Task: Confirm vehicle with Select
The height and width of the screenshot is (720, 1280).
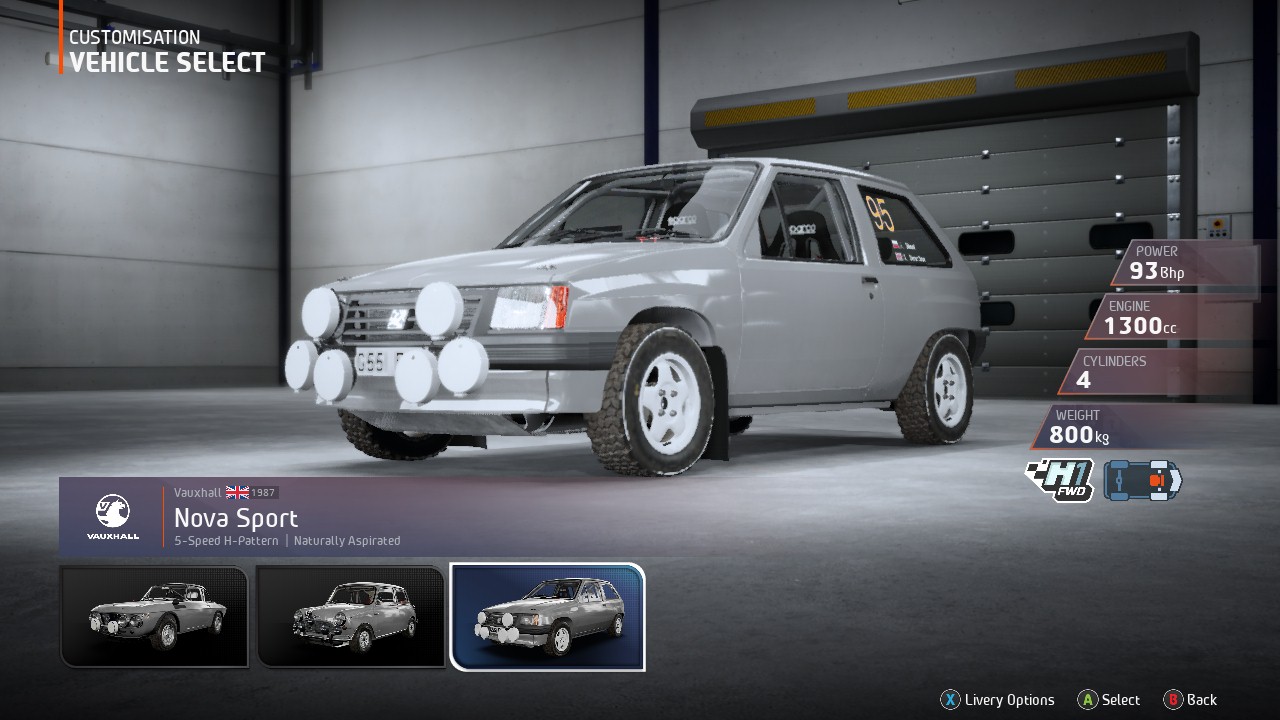Action: [1109, 700]
